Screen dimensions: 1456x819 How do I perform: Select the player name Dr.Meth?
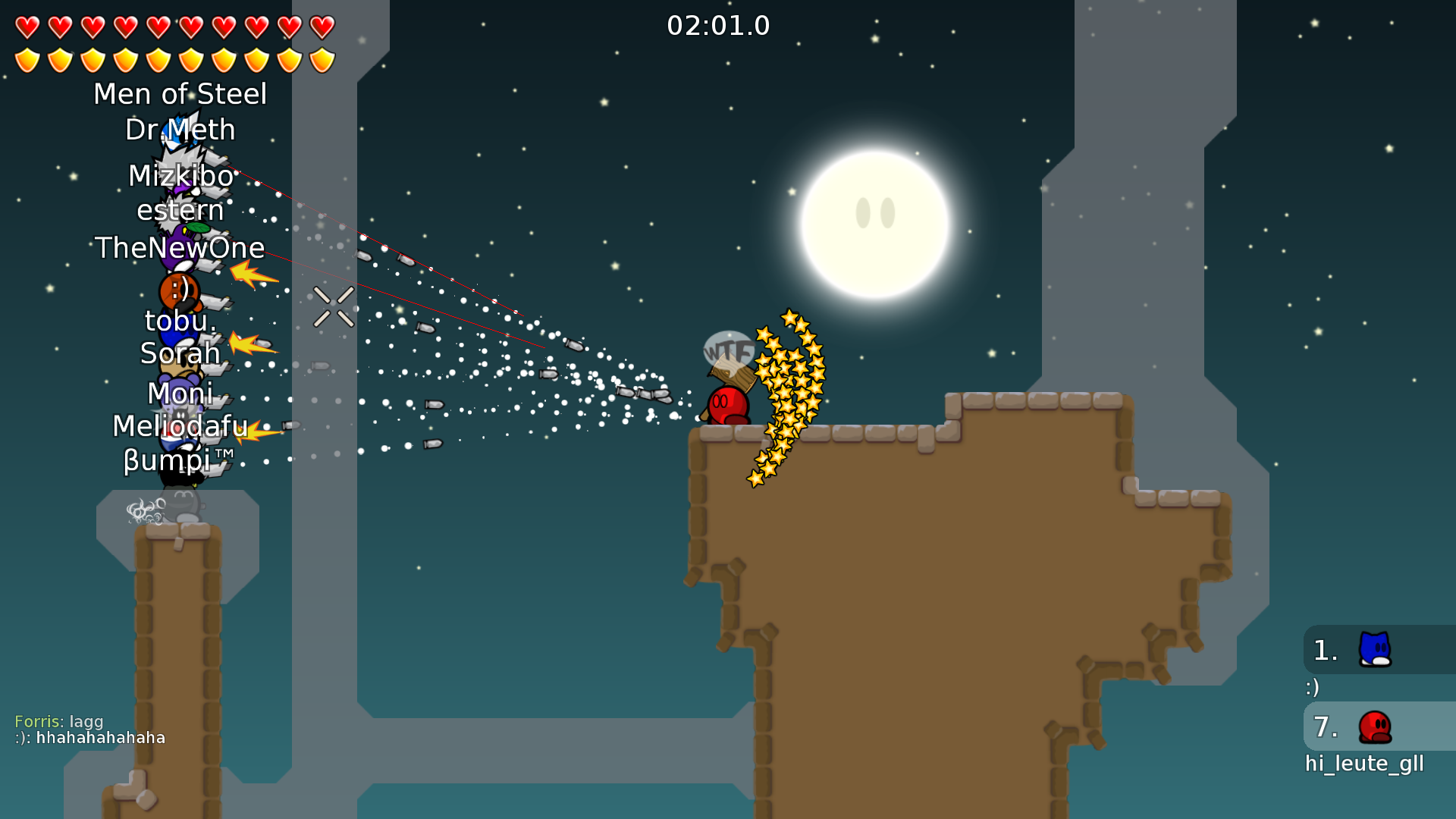tap(180, 130)
